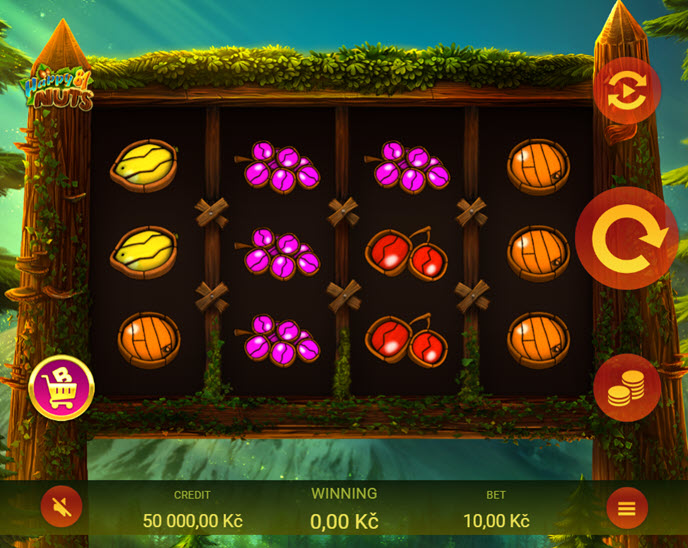Open the coin stack bet settings
The width and height of the screenshot is (688, 548).
[x=627, y=387]
